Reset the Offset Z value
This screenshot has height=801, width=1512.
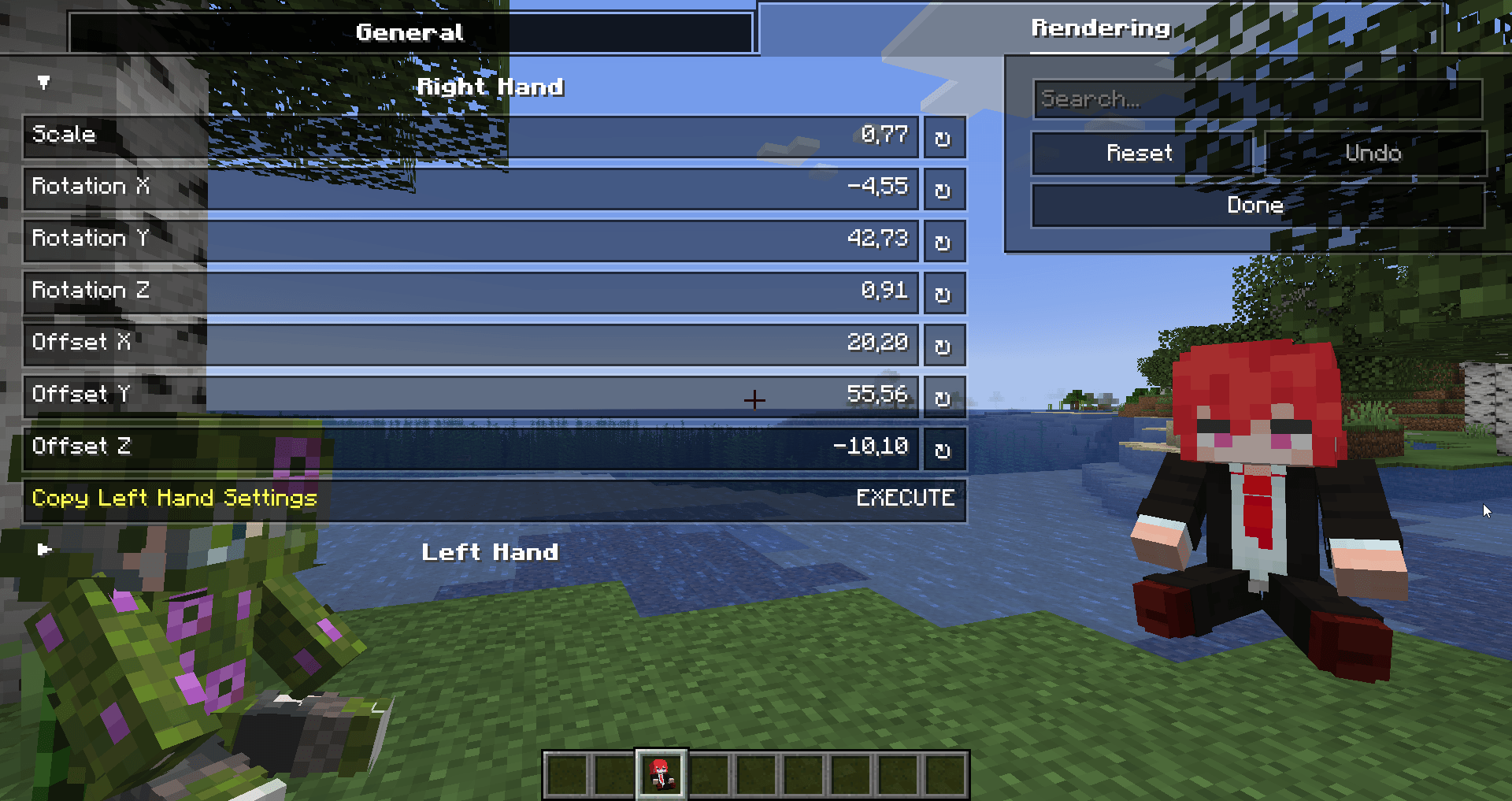[x=943, y=449]
